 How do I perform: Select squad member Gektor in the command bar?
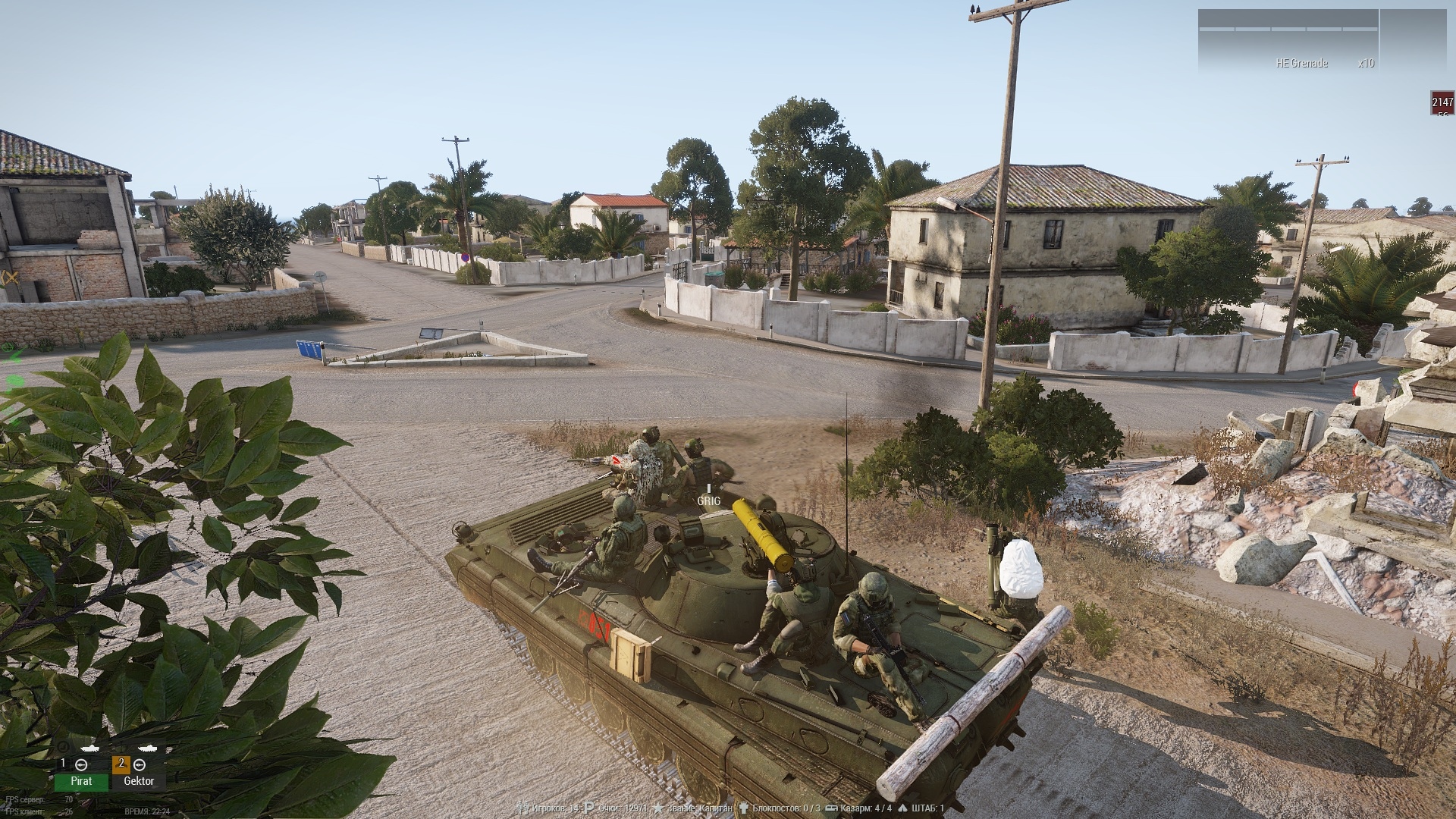tap(138, 780)
